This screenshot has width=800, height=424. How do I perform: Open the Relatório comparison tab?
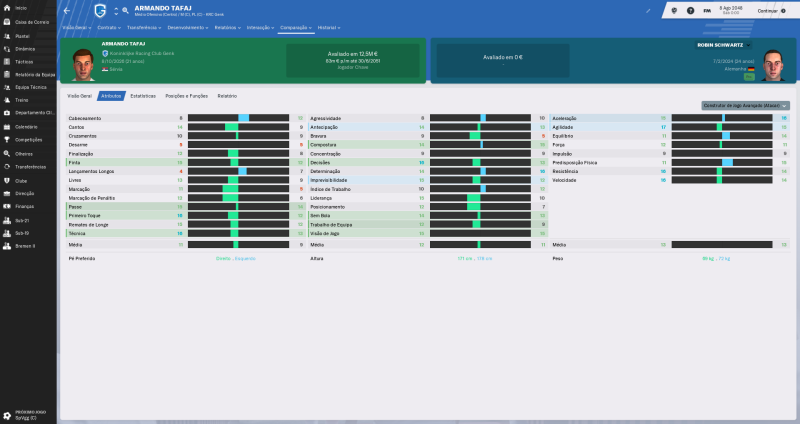pyautogui.click(x=227, y=95)
